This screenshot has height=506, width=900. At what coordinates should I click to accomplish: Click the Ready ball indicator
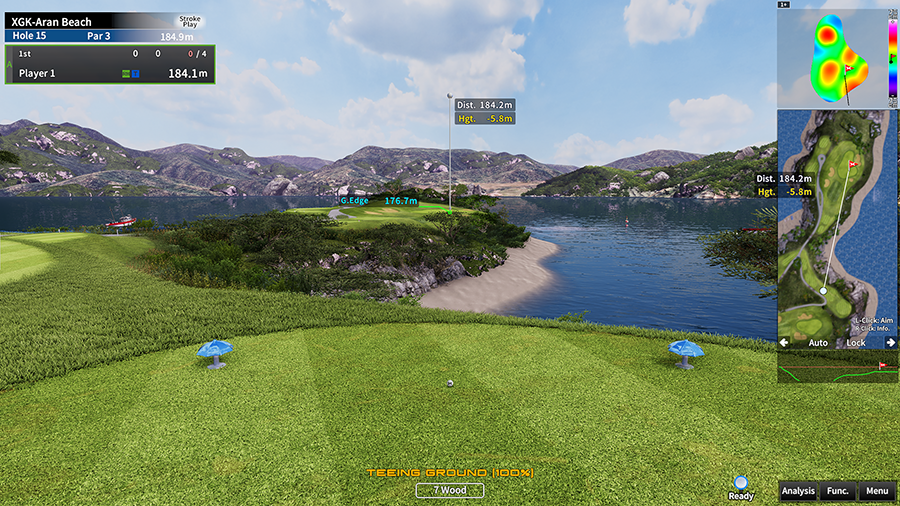pos(741,484)
